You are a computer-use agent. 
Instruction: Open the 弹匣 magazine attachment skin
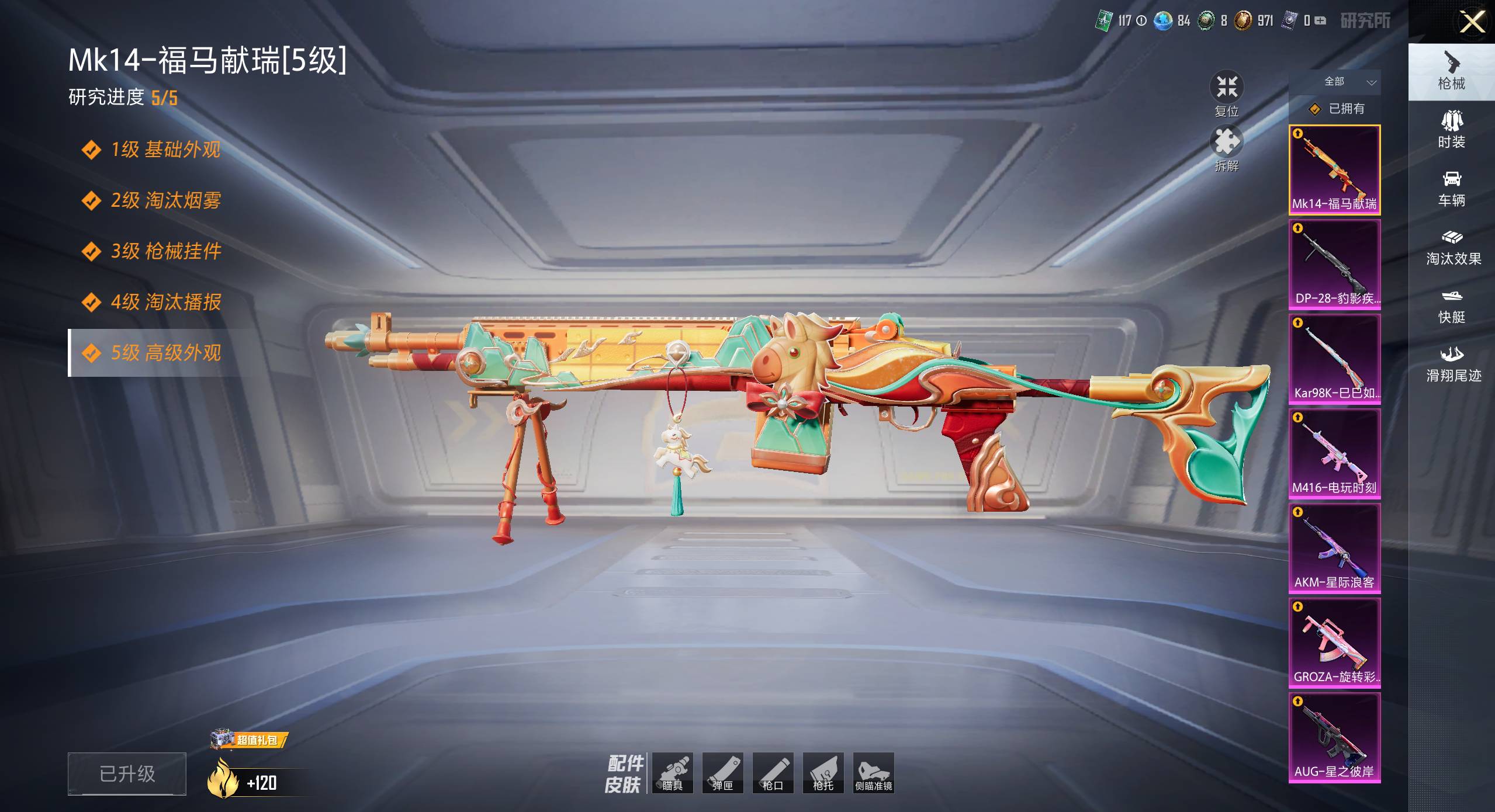pyautogui.click(x=722, y=773)
